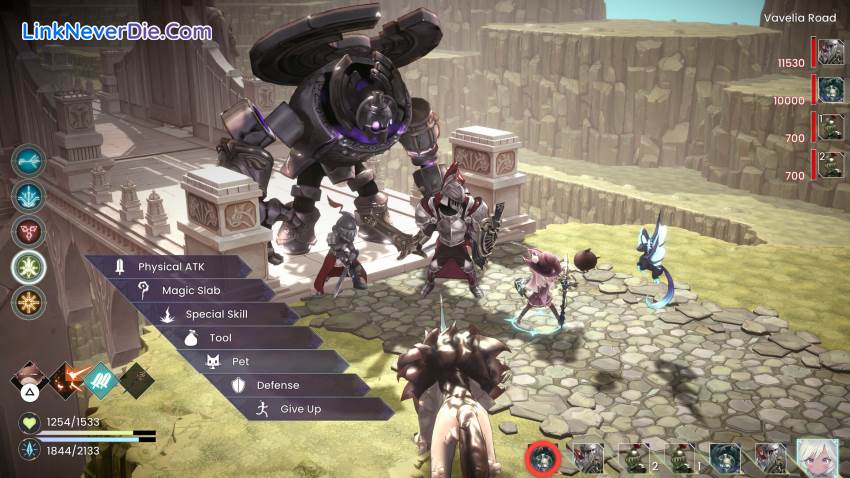This screenshot has width=850, height=478.
Task: Select the highlighted green star element icon
Action: point(29,266)
